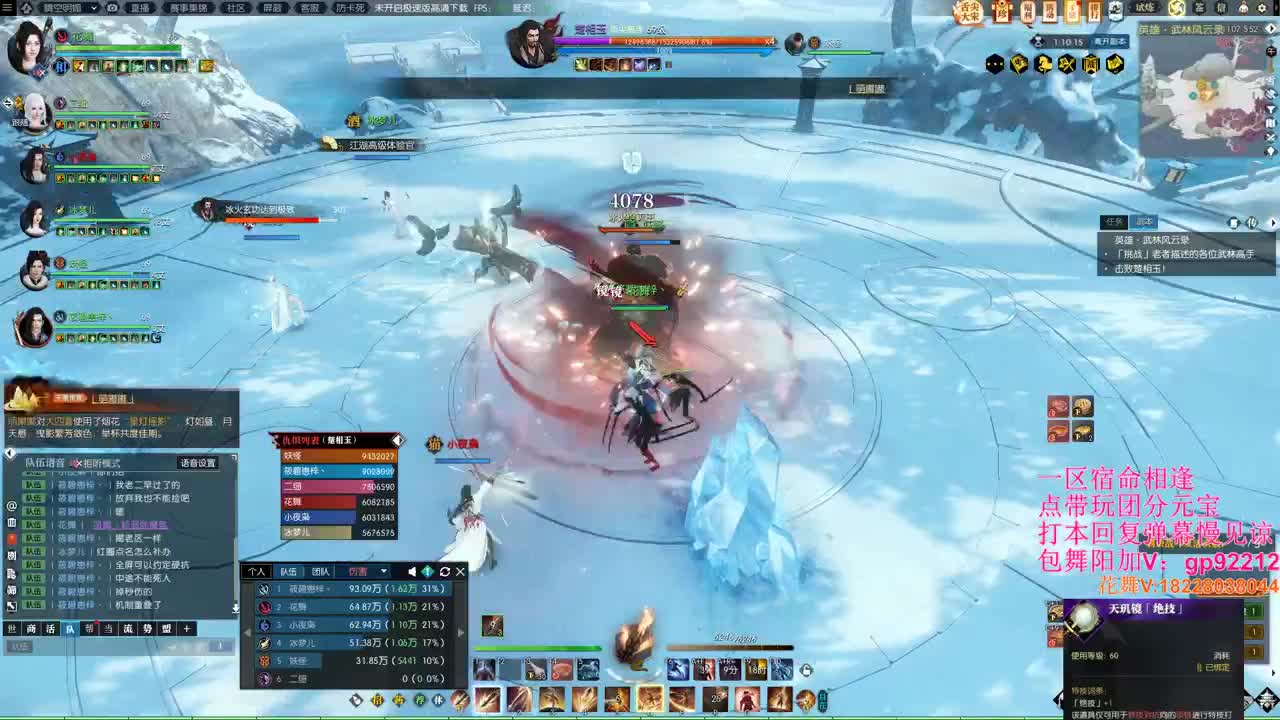Screen dimensions: 1280x720
Task: Open the daily sign-in (签) icon
Action: point(1198,8)
